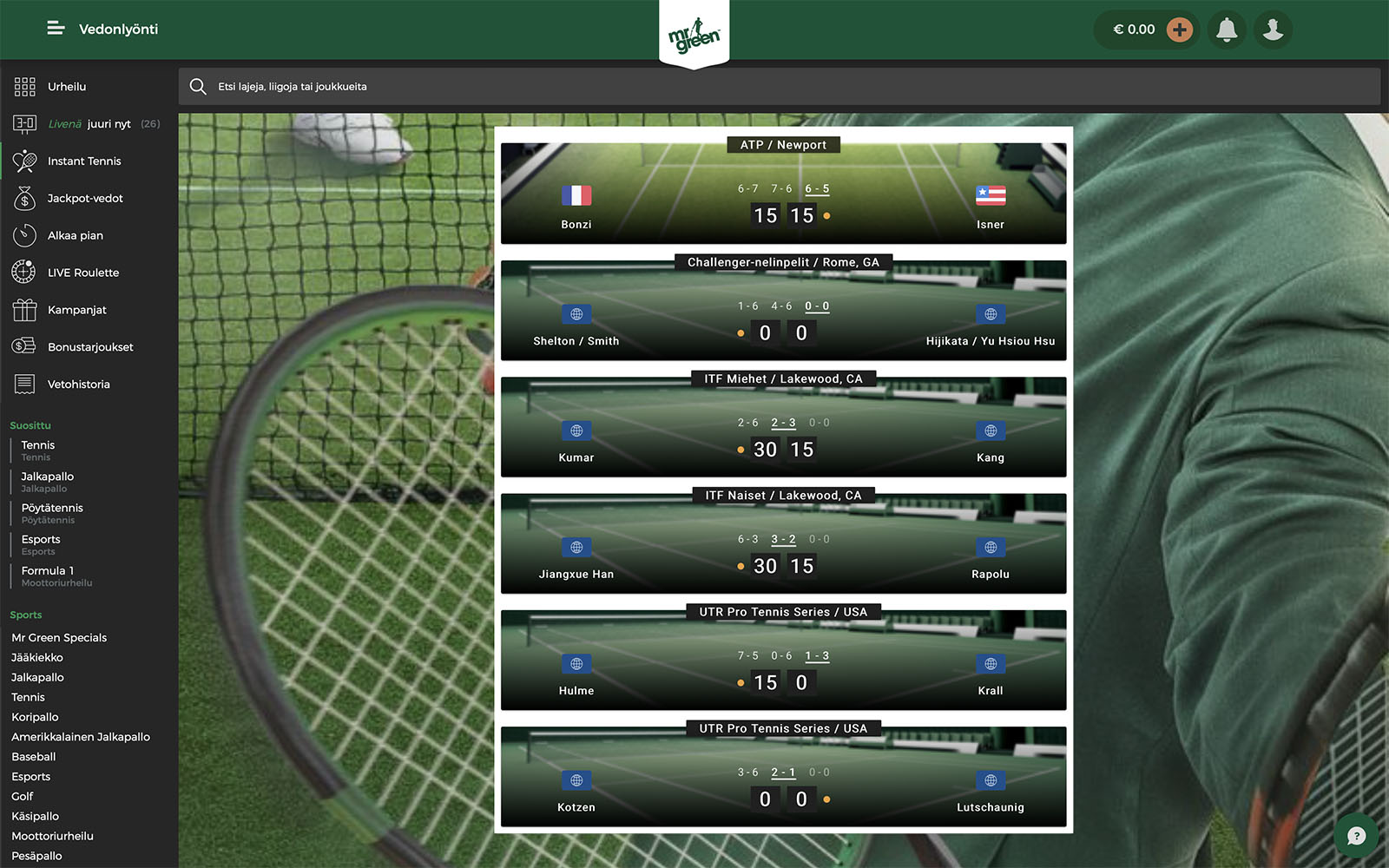The height and width of the screenshot is (868, 1389).
Task: Open the hamburger menu beside Vedonlyönti
Action: (56, 29)
